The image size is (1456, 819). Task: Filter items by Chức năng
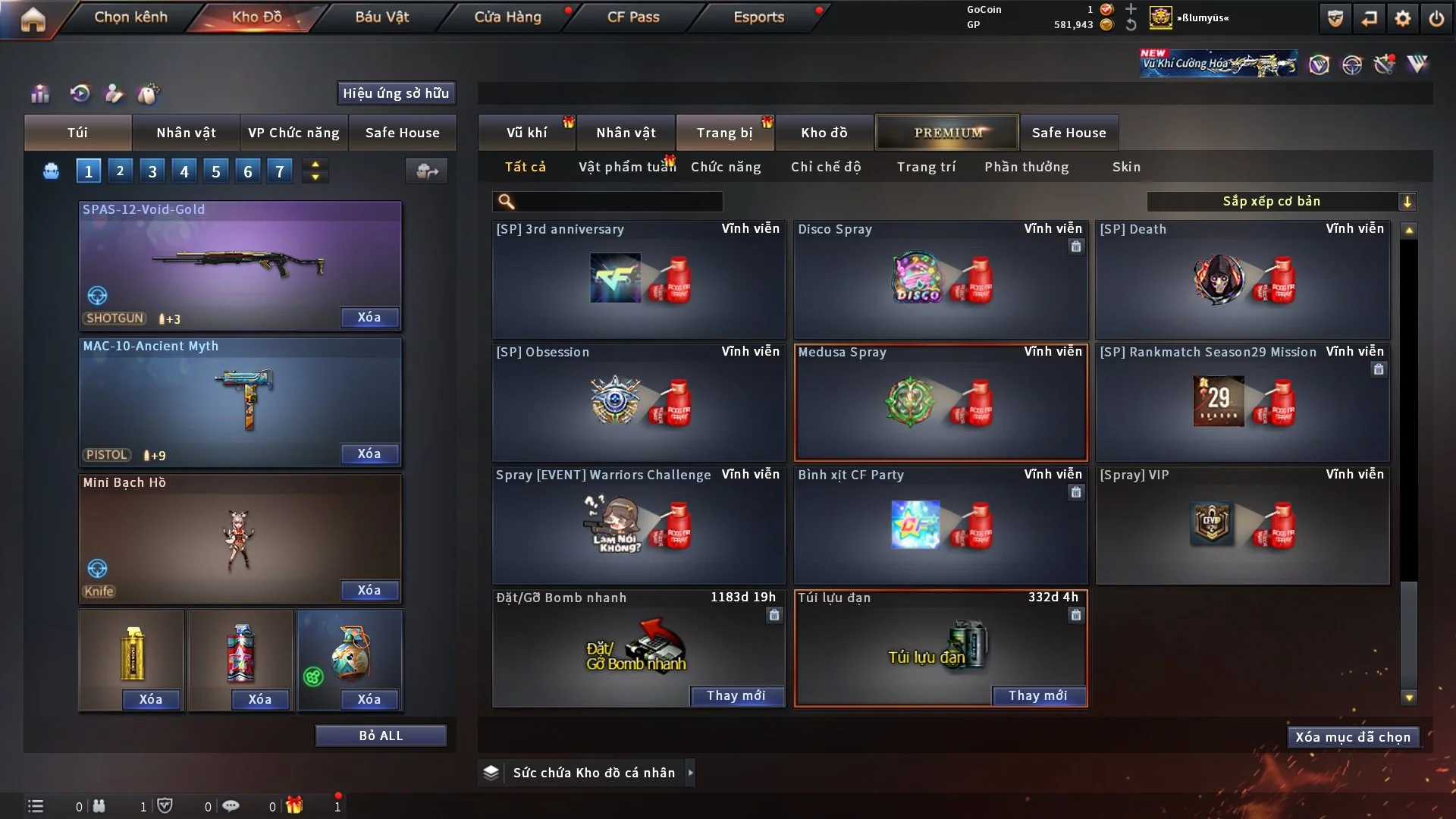point(726,167)
